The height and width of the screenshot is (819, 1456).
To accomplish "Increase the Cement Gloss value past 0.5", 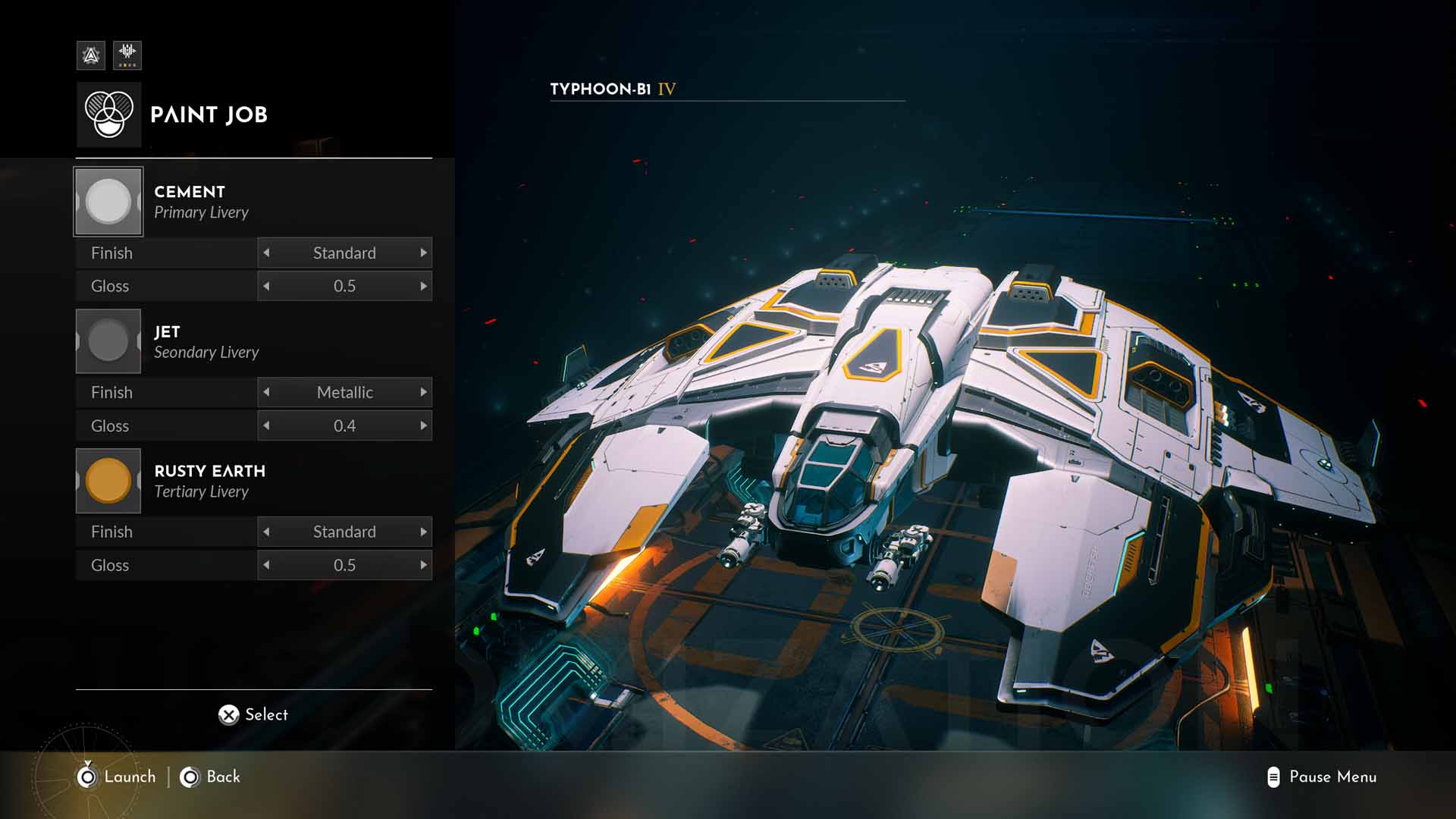I will (x=423, y=286).
